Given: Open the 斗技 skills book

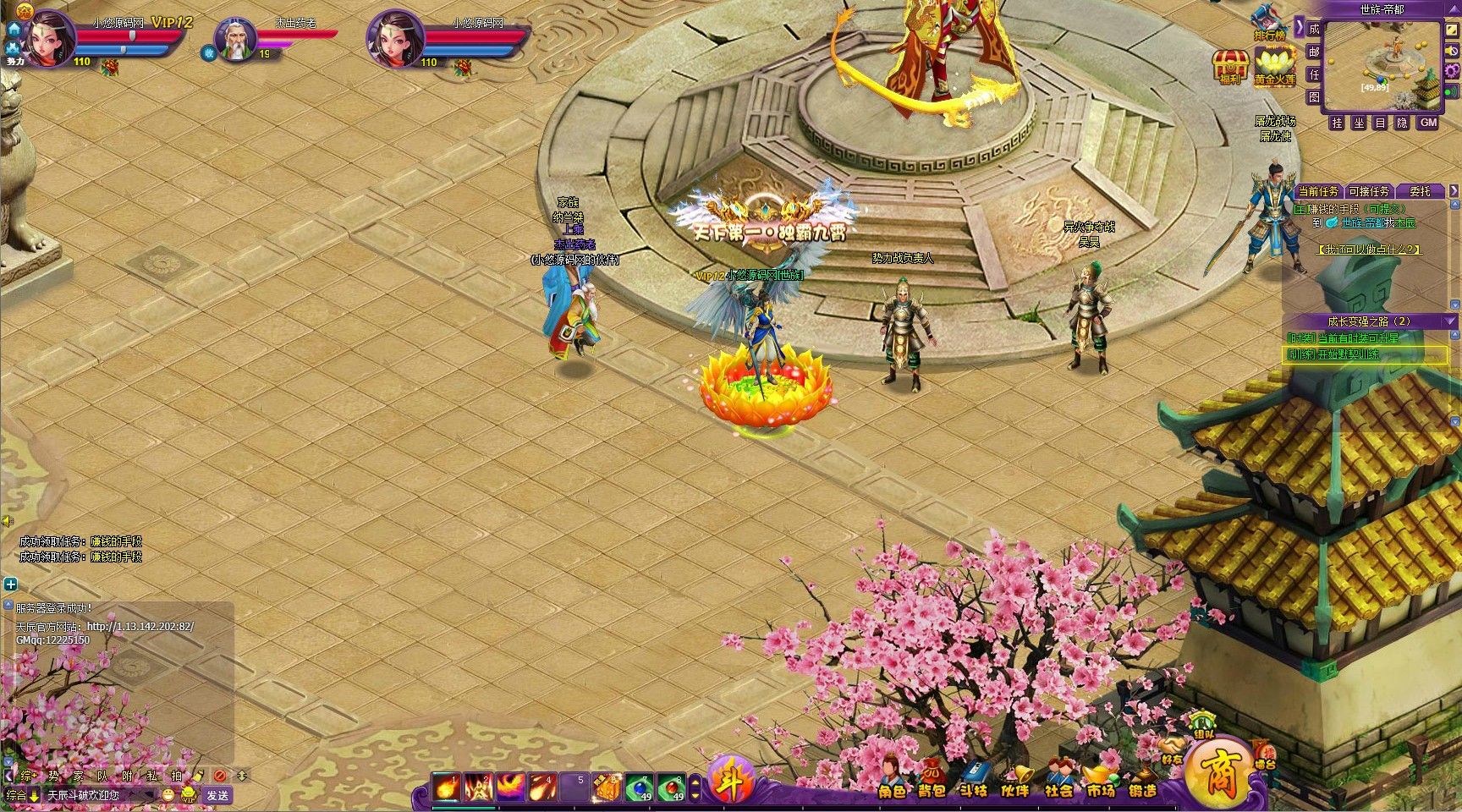Looking at the screenshot, I should [x=974, y=780].
